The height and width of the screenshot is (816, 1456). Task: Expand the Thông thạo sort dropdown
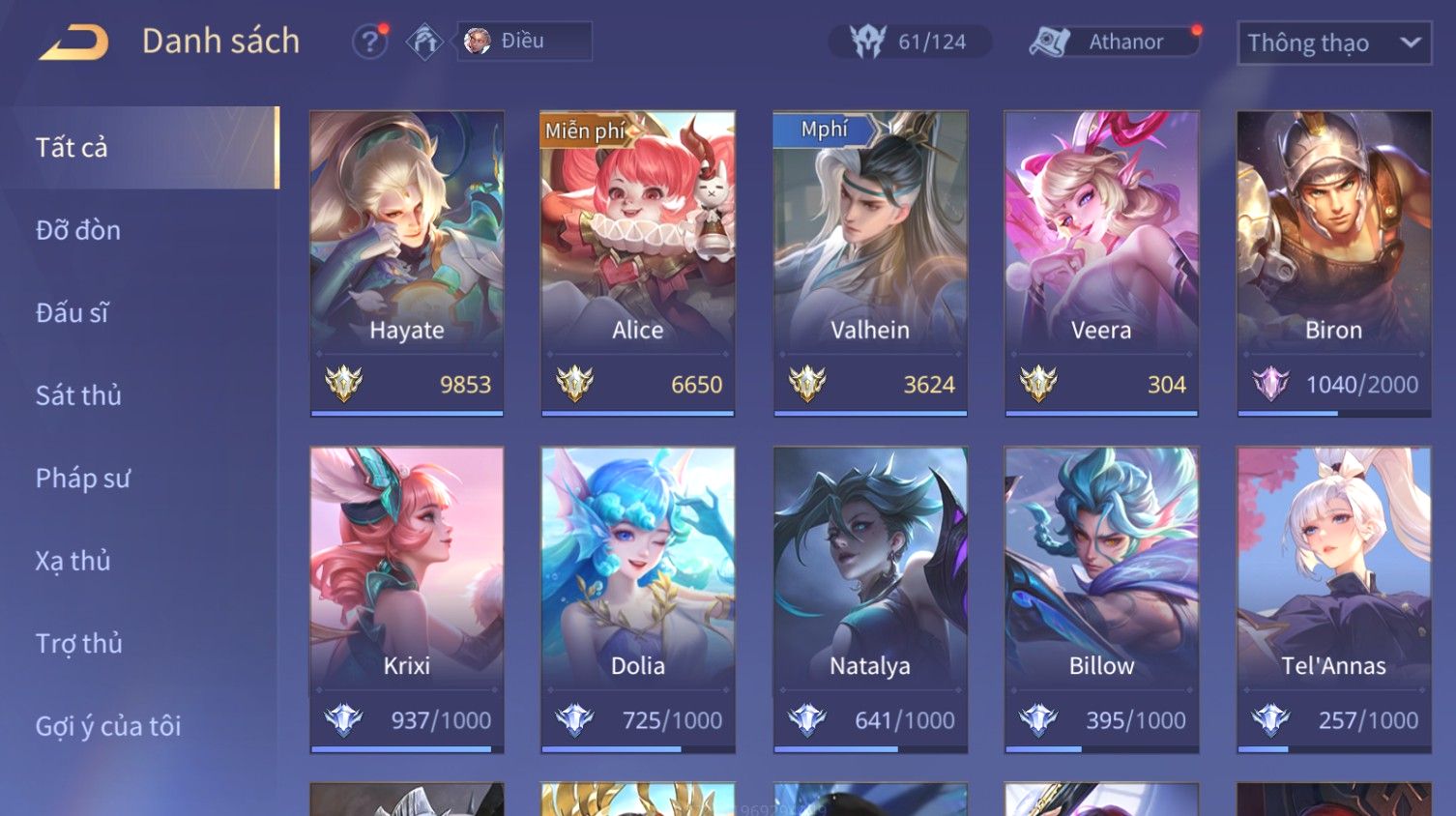(x=1333, y=44)
